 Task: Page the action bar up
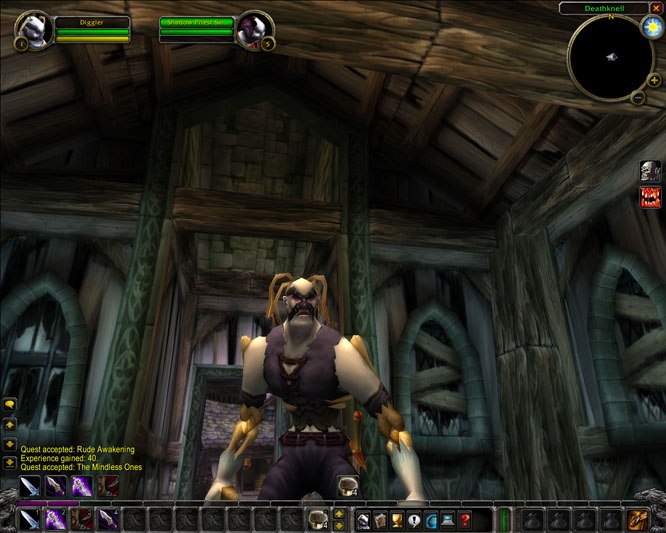tap(339, 514)
